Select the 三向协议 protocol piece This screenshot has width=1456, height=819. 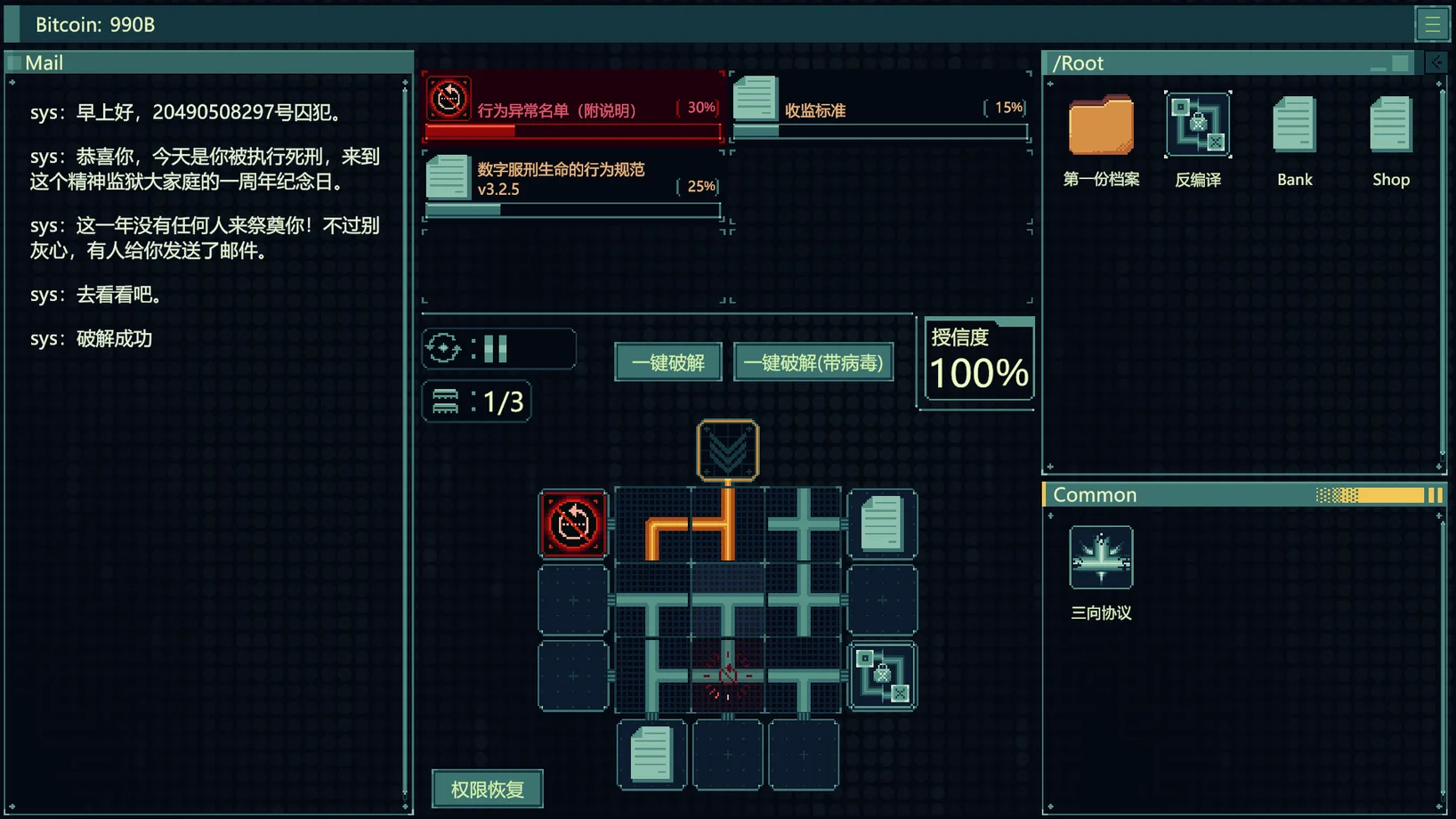(1101, 558)
